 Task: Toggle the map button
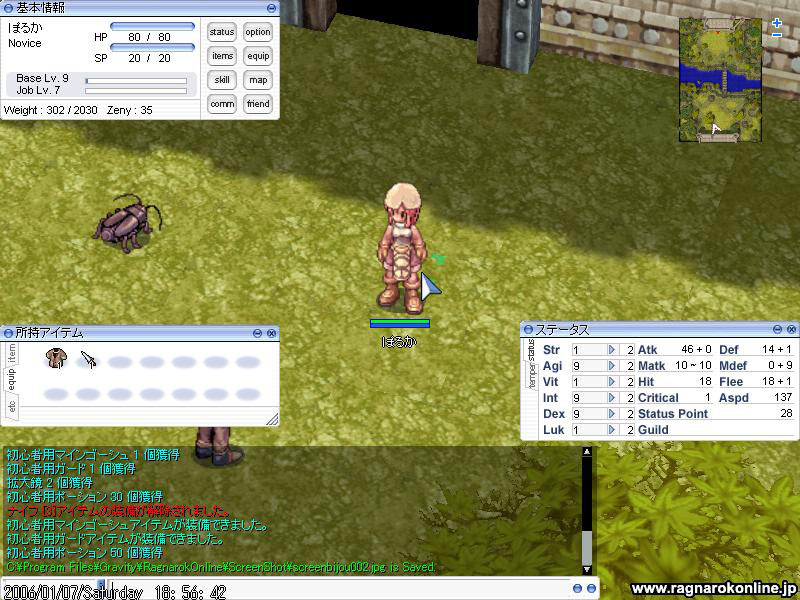click(258, 80)
